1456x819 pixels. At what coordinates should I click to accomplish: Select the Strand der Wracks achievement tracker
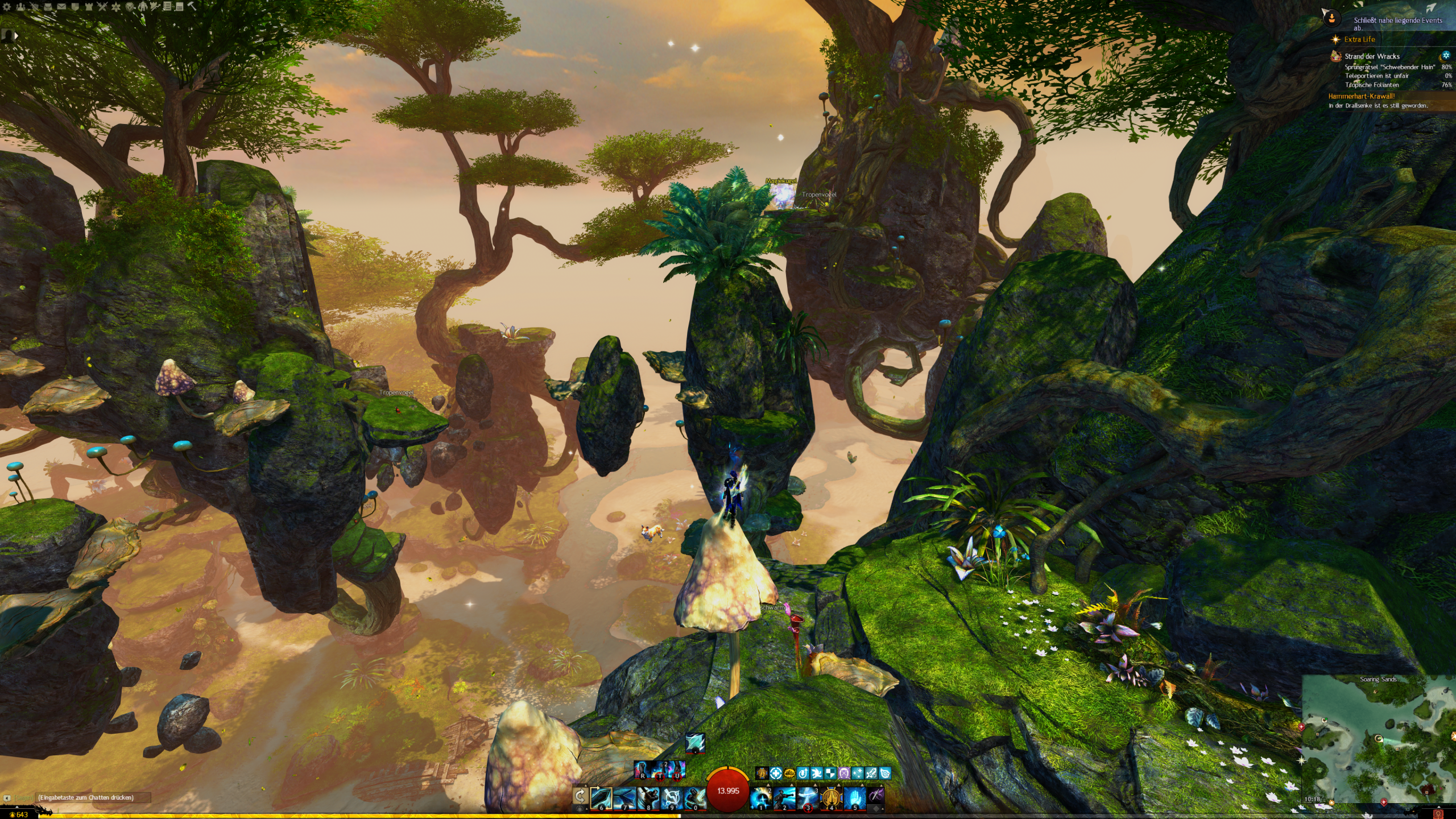click(x=1372, y=56)
